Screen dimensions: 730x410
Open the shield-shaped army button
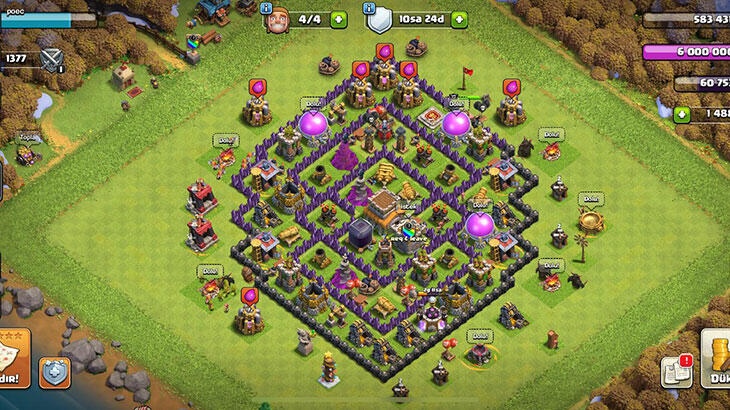coord(54,372)
